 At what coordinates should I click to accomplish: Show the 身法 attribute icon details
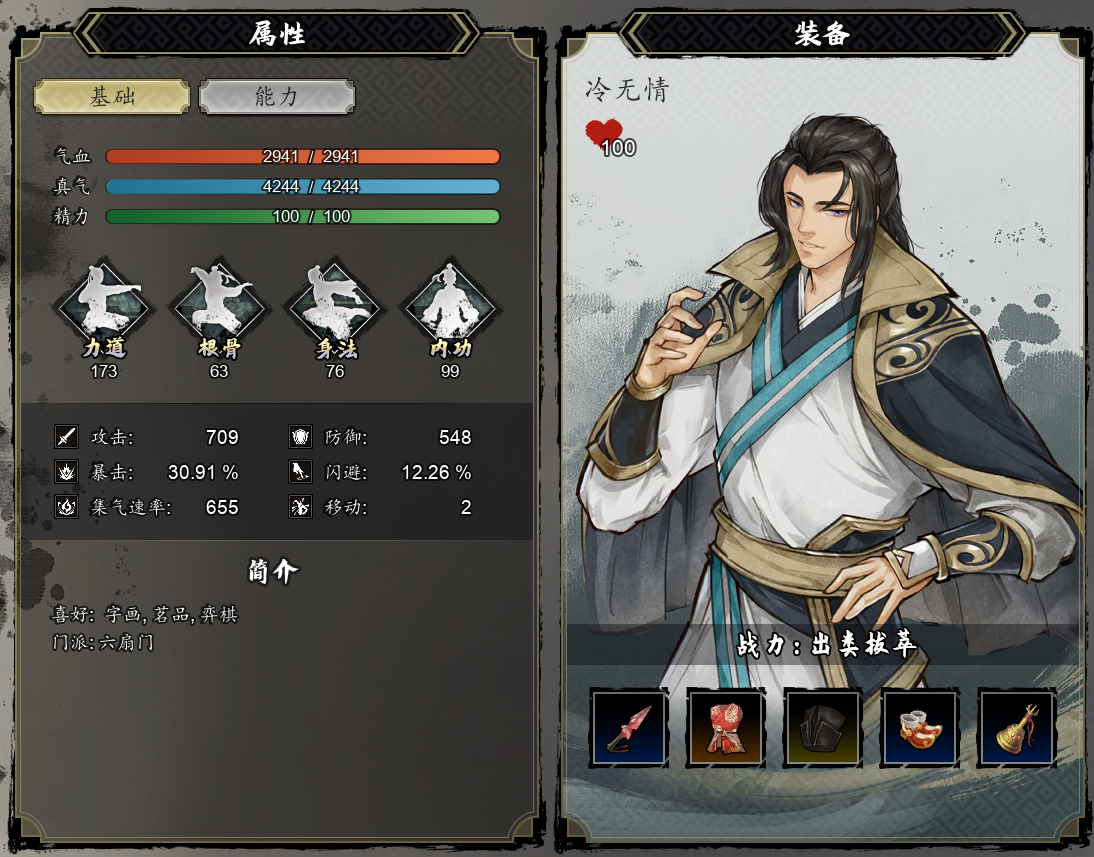coord(335,307)
